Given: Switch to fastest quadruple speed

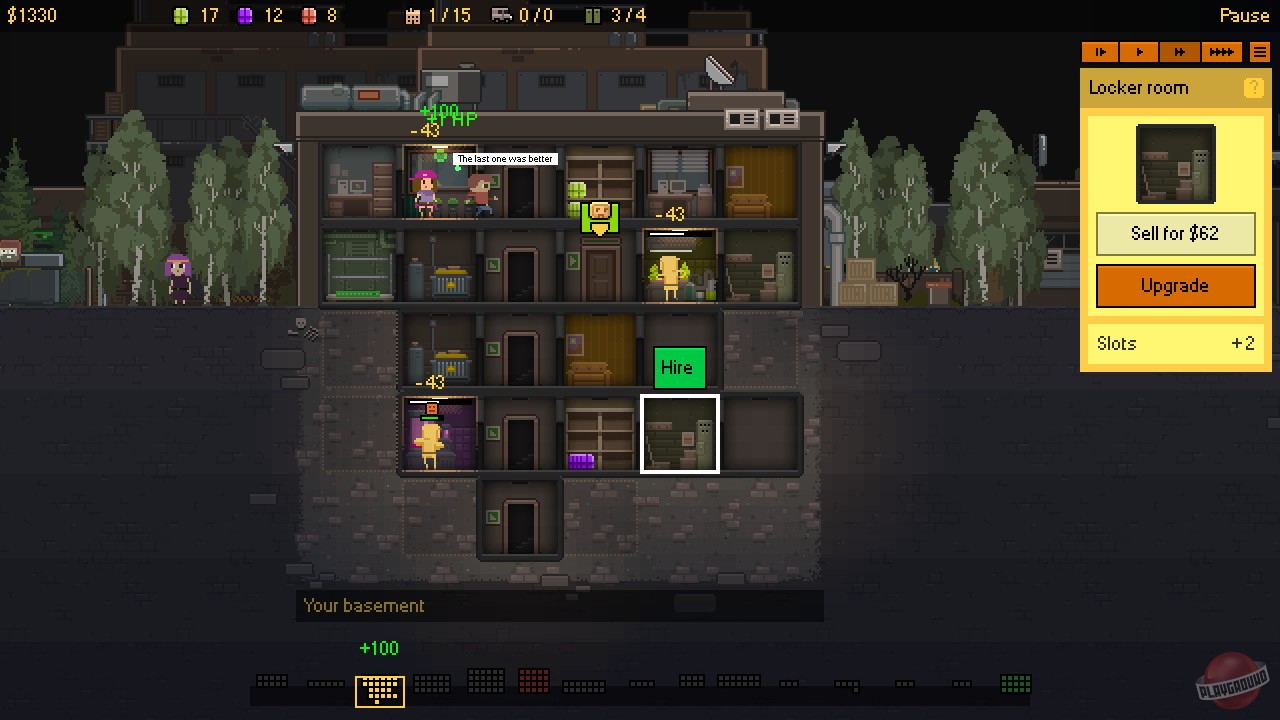Looking at the screenshot, I should pos(1221,51).
